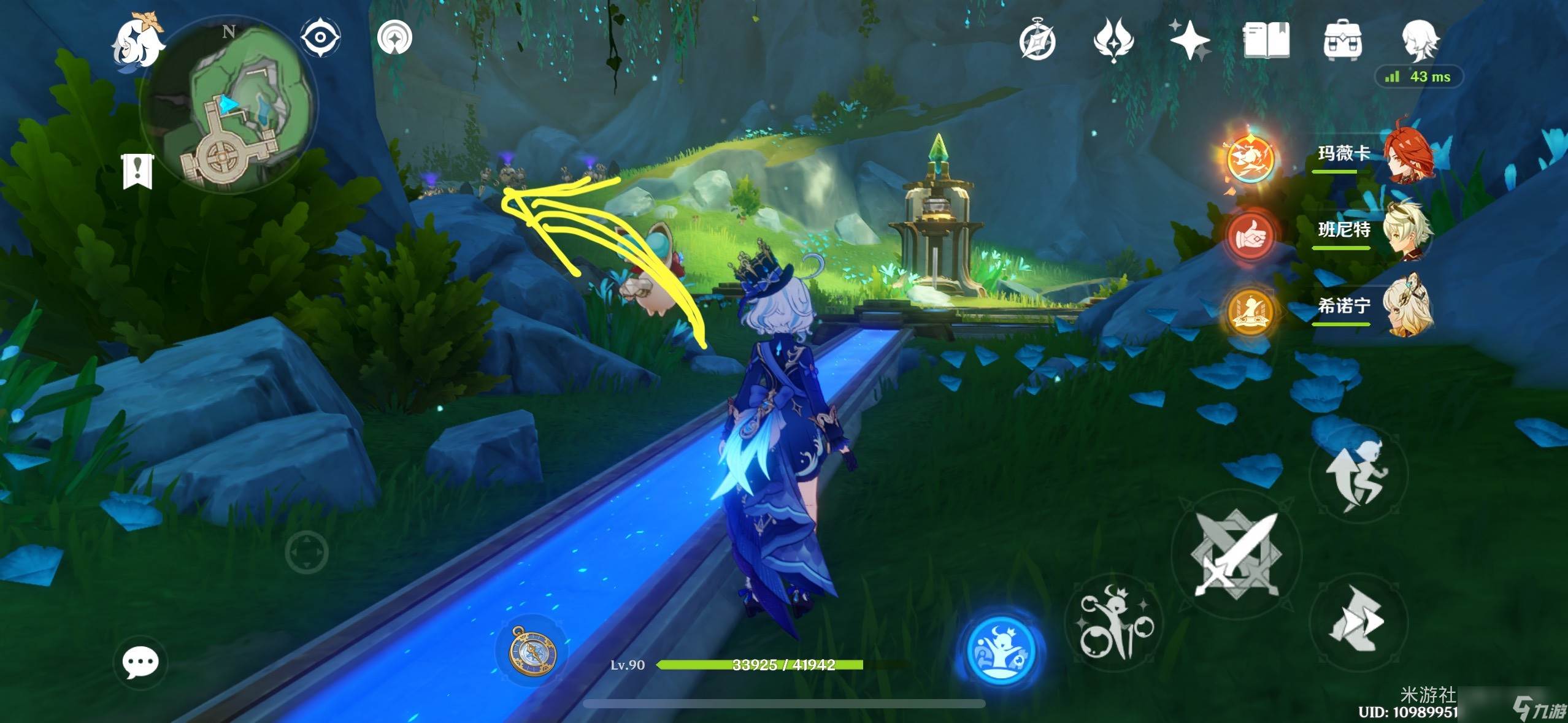
Task: Open the adventurer handbook book icon
Action: pyautogui.click(x=1266, y=40)
